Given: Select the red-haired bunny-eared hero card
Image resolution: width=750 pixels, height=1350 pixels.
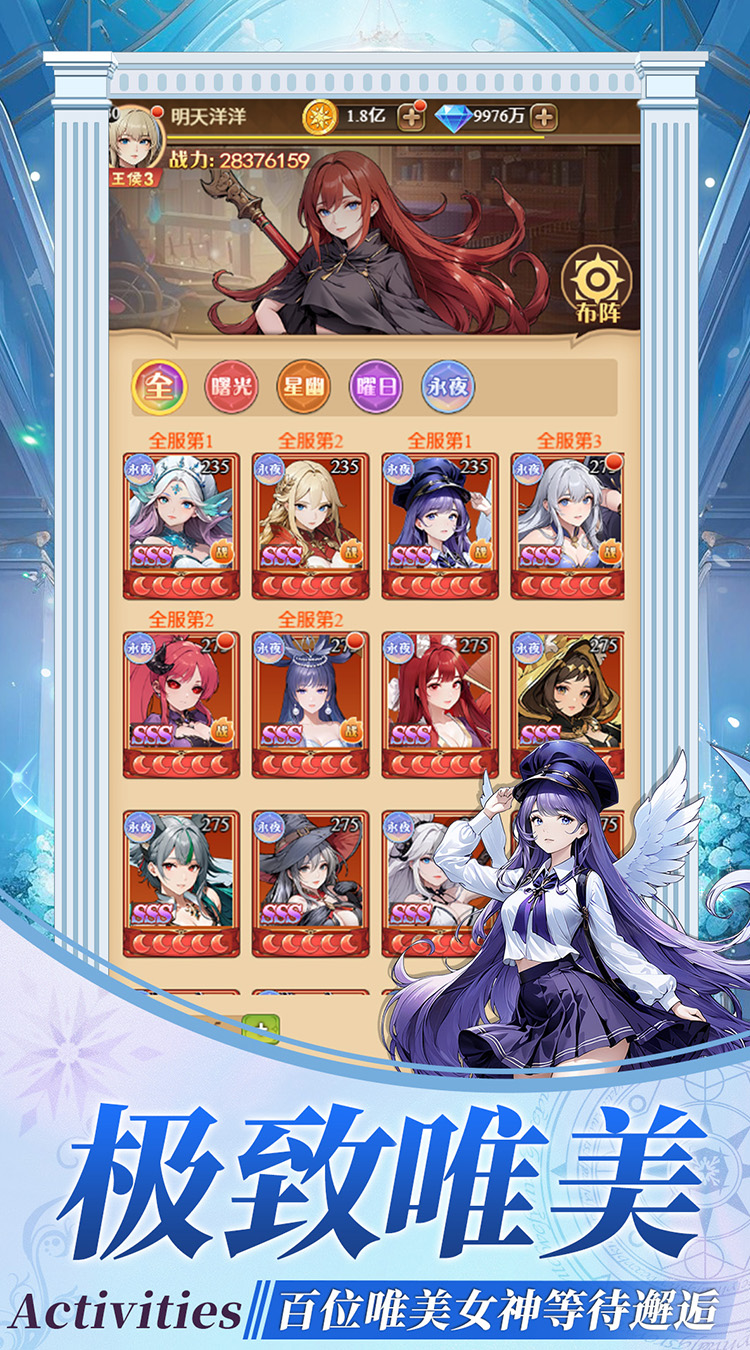Looking at the screenshot, I should click(439, 704).
